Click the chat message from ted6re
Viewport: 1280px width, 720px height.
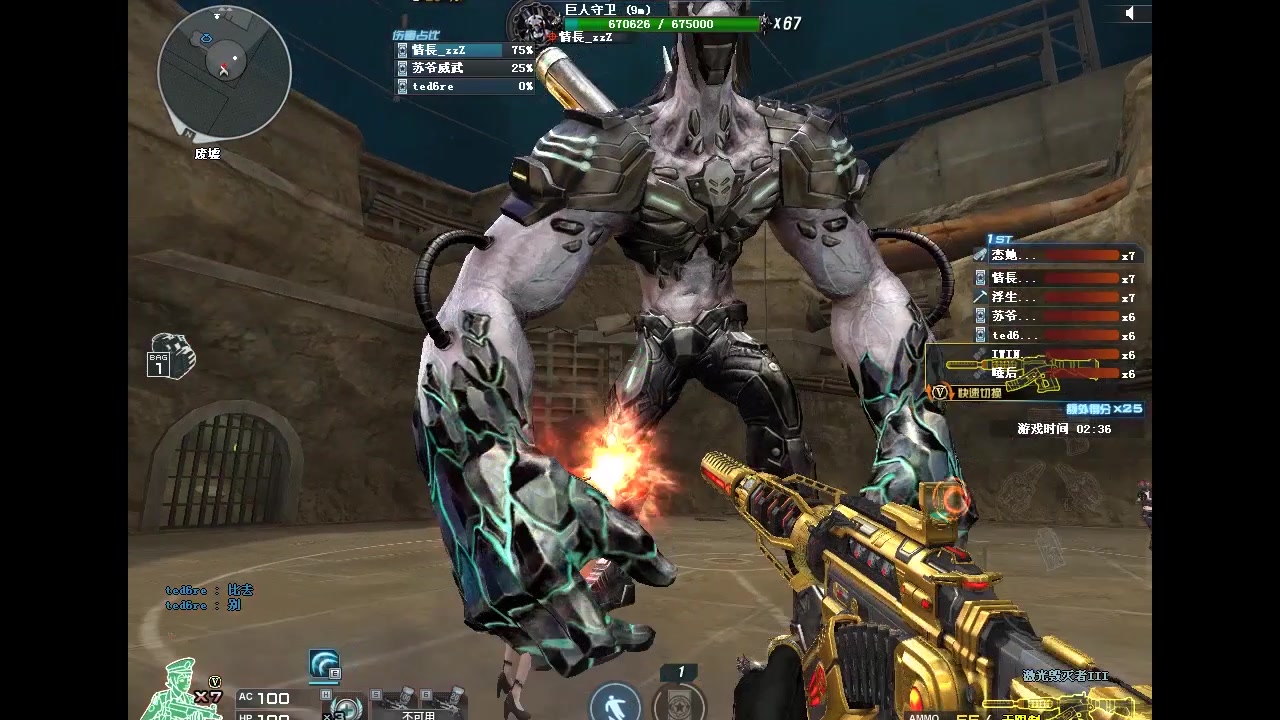pyautogui.click(x=209, y=591)
